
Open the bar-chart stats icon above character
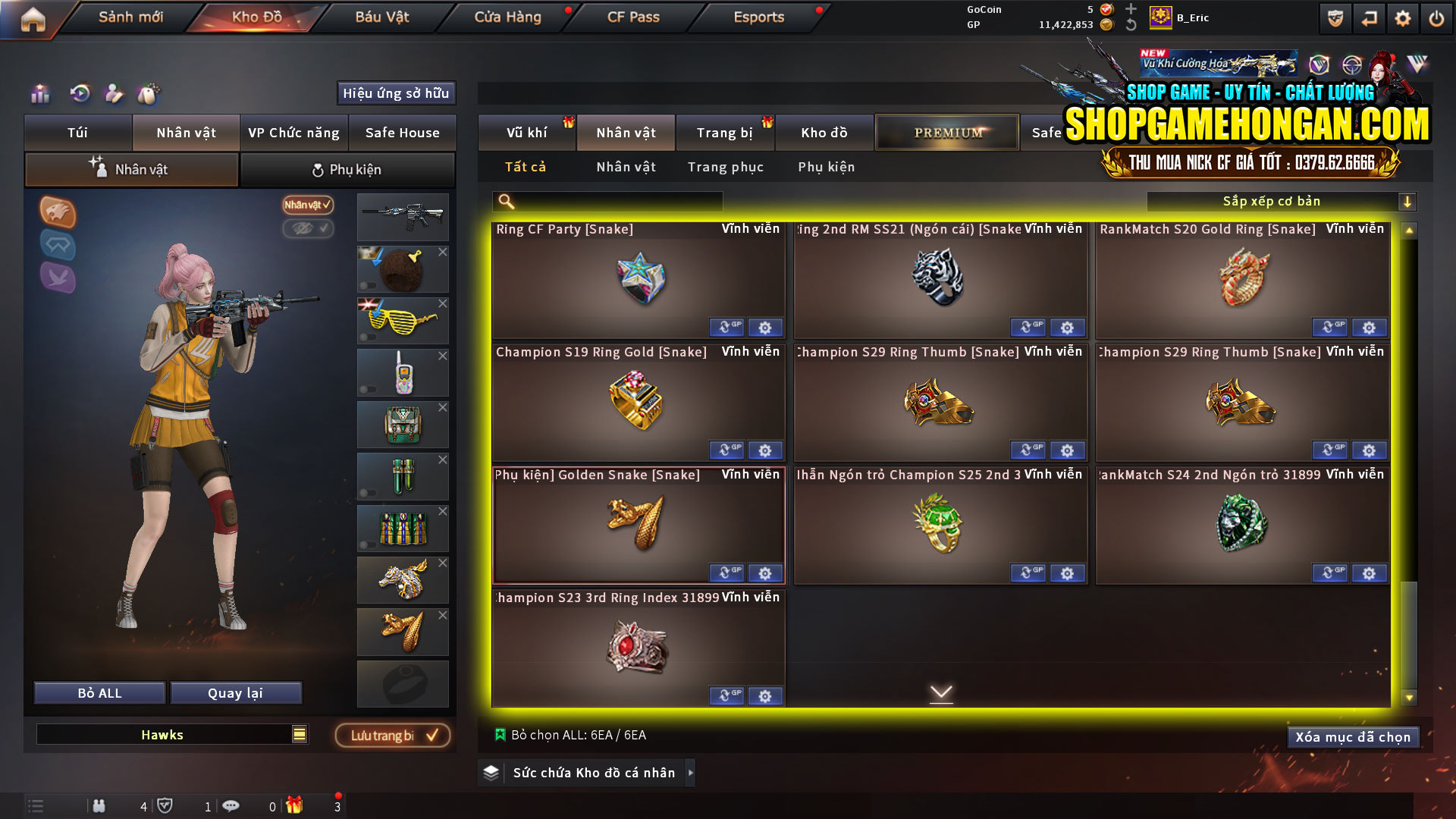[x=39, y=94]
